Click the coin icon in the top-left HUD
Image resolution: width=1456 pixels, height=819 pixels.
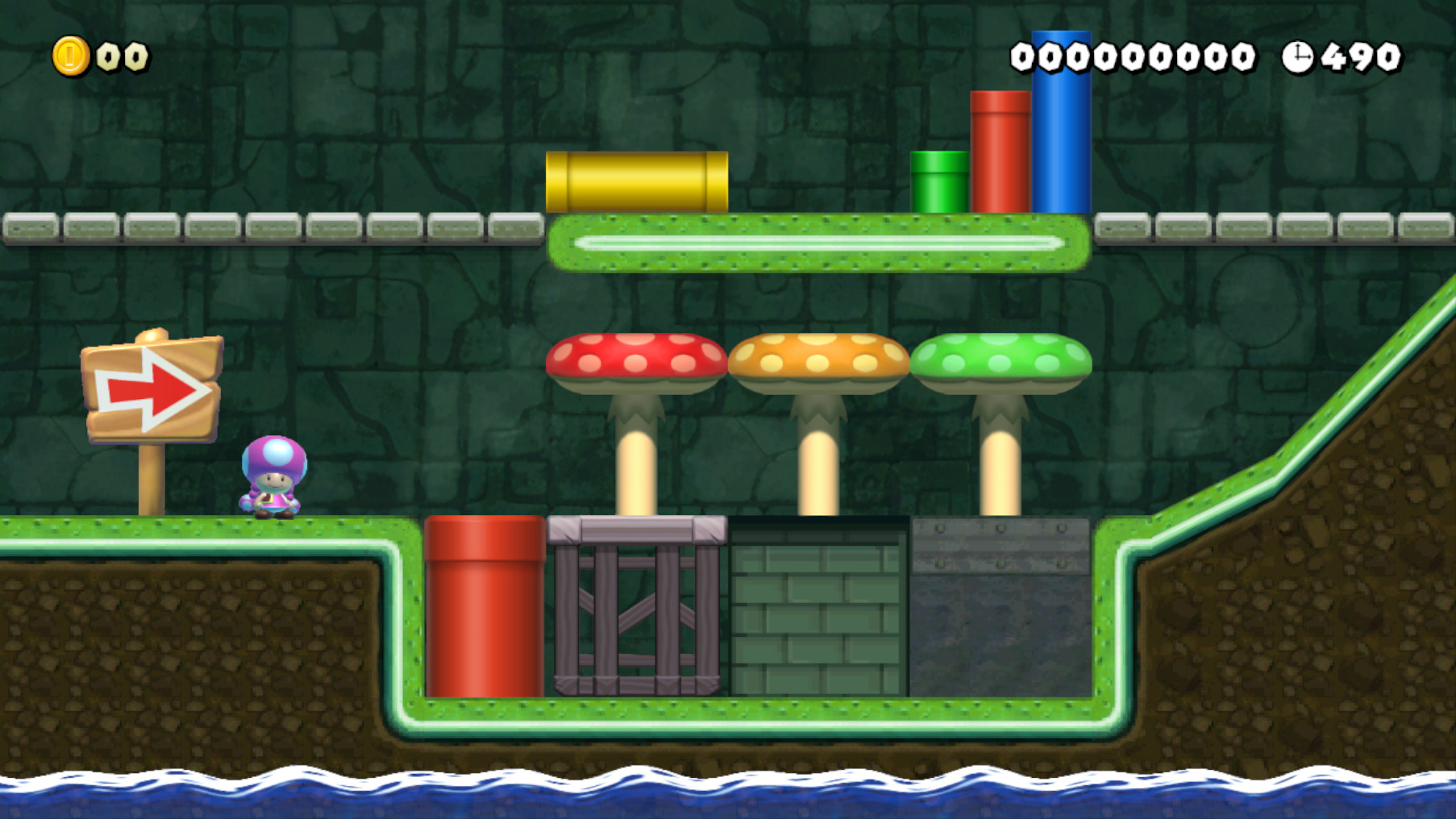(71, 56)
